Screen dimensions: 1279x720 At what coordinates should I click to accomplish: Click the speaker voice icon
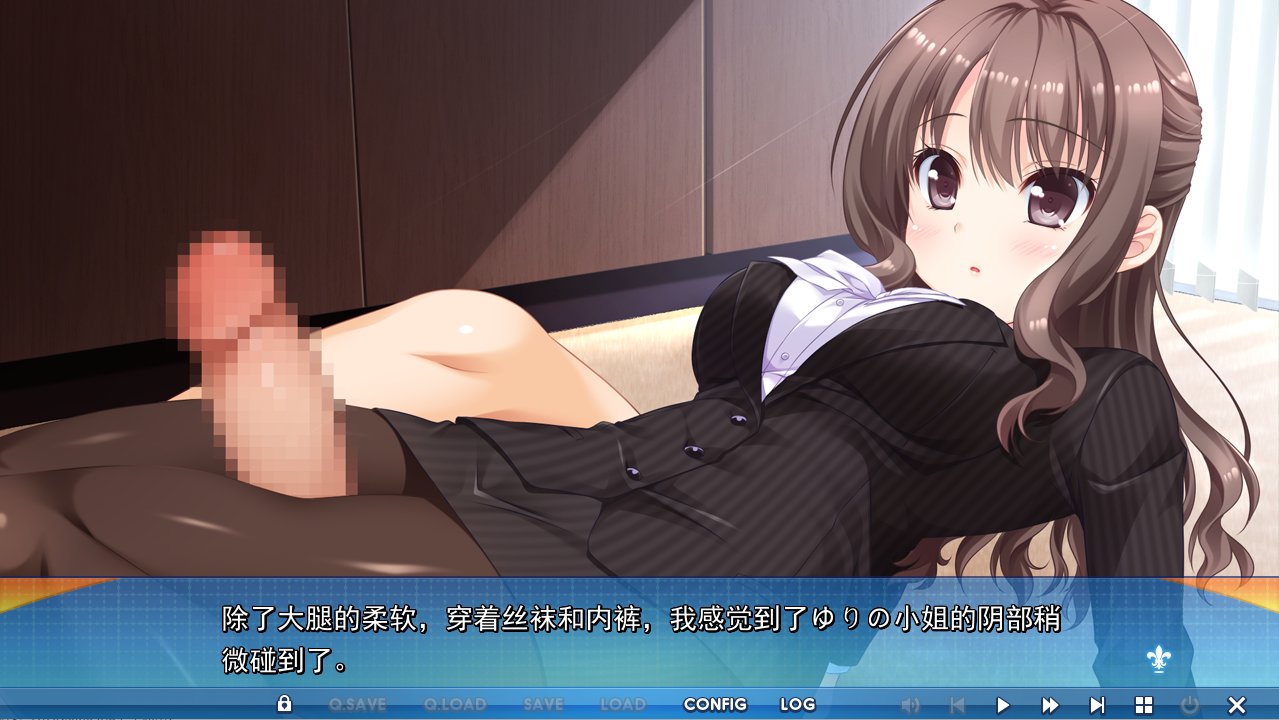pyautogui.click(x=910, y=705)
